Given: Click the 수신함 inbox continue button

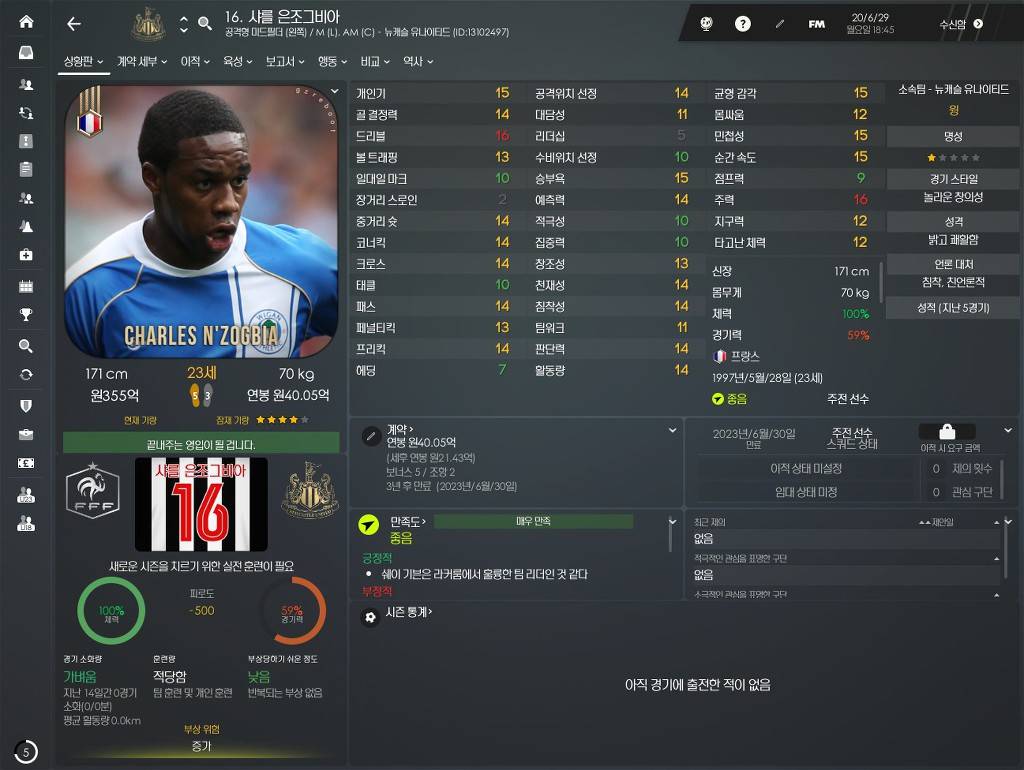Looking at the screenshot, I should pyautogui.click(x=961, y=24).
